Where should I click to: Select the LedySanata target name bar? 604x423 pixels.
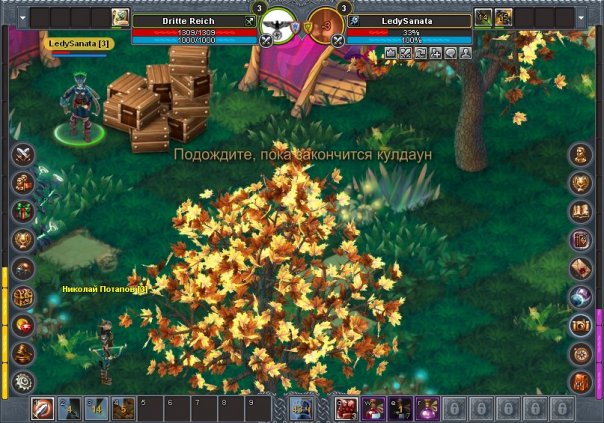click(x=409, y=20)
